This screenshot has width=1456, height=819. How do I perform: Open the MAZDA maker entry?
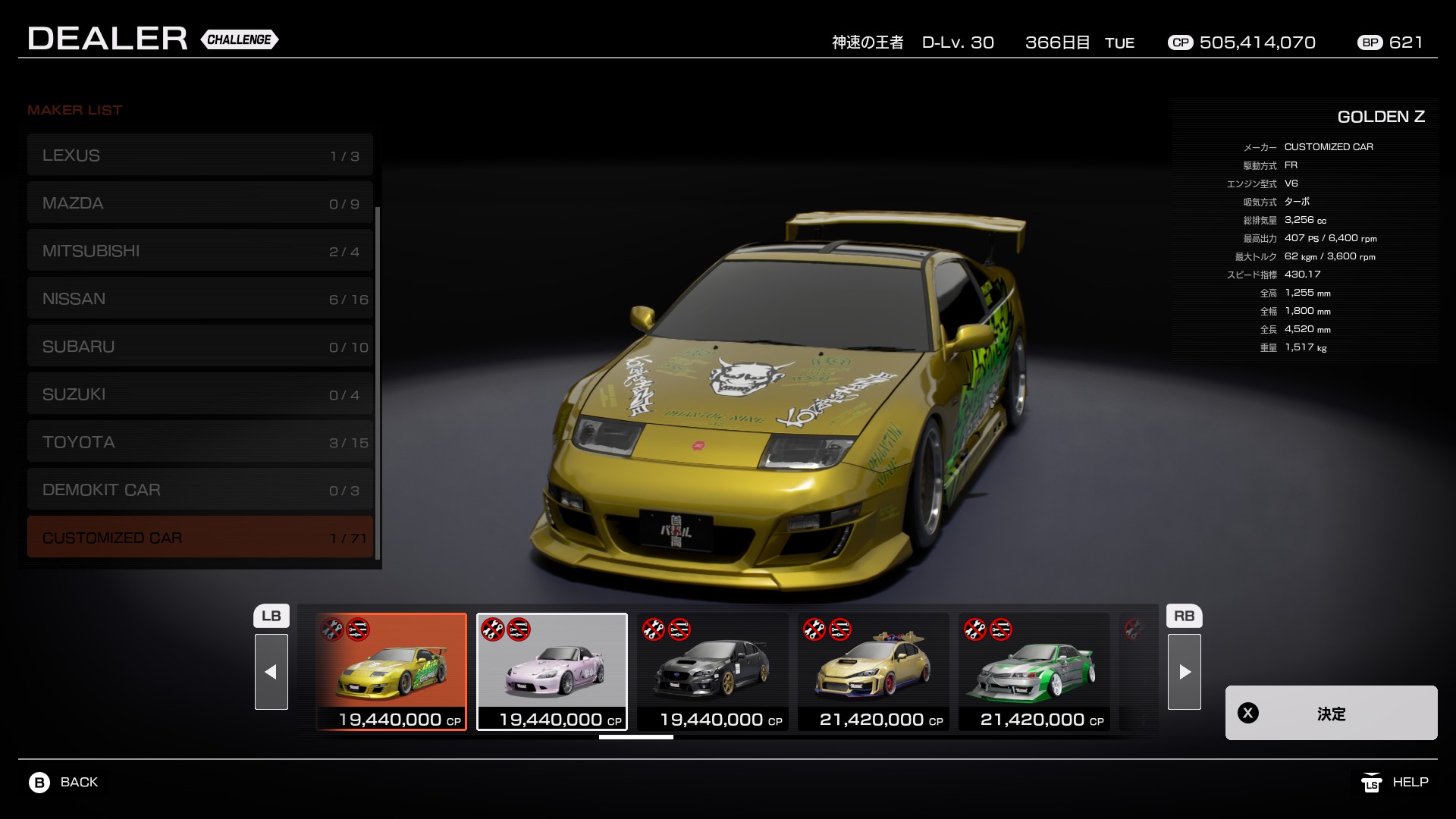200,203
